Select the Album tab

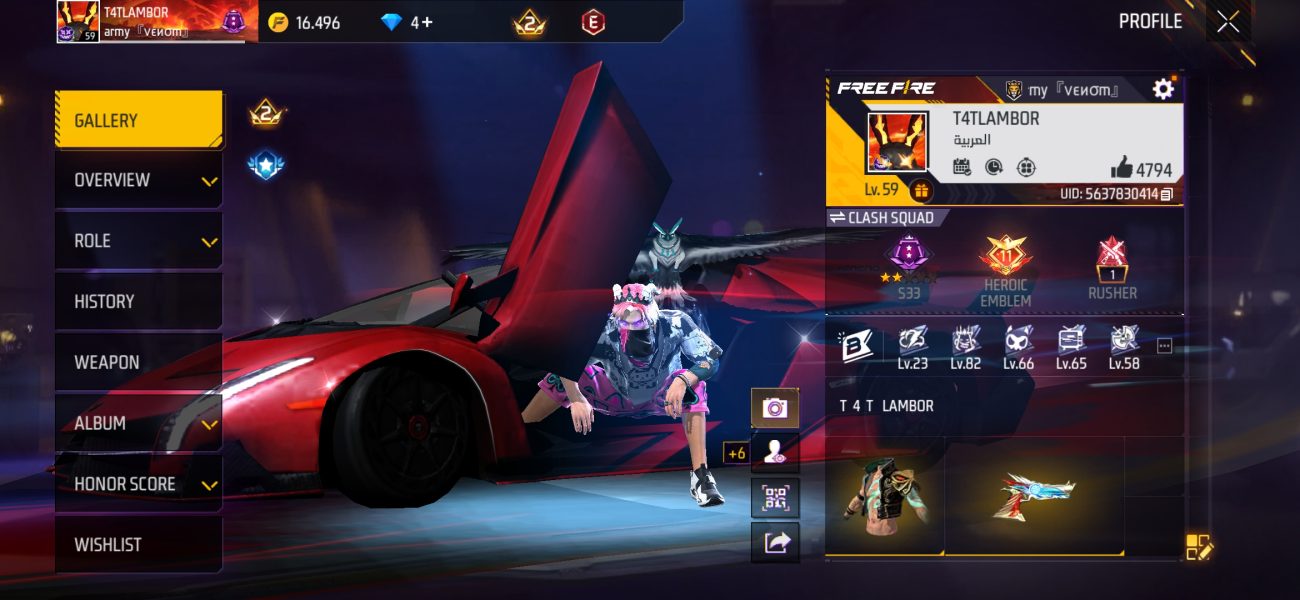point(138,423)
